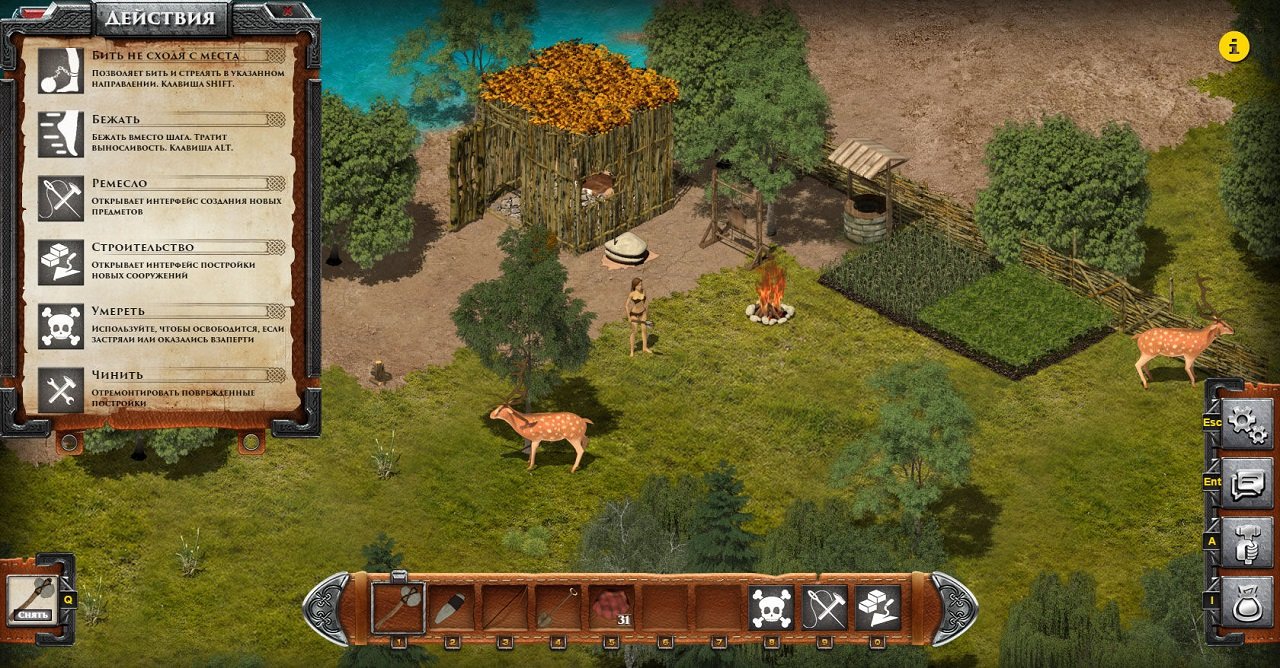Open the Строительство building action

click(60, 262)
